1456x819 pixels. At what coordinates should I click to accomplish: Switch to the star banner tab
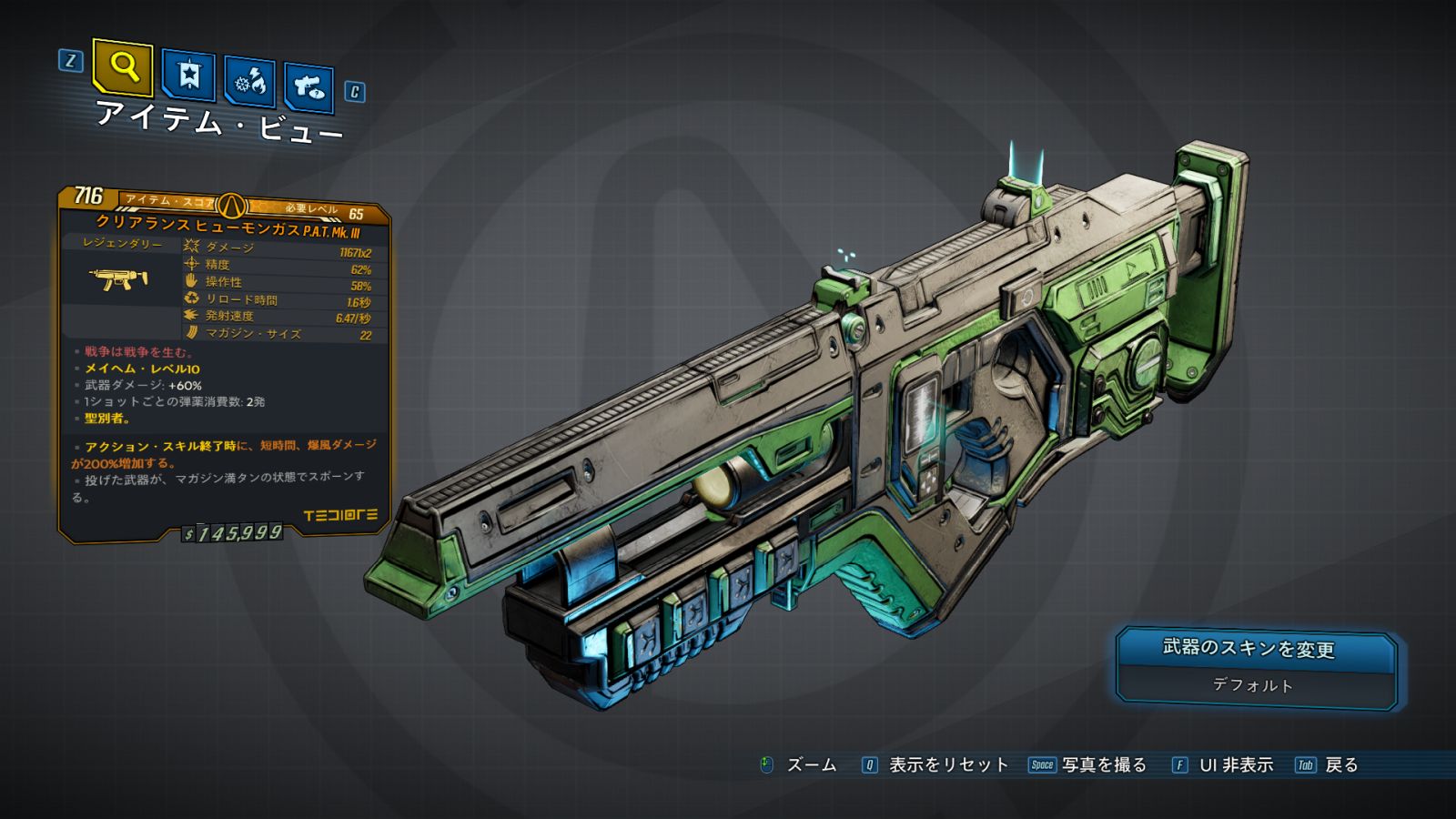(x=188, y=75)
